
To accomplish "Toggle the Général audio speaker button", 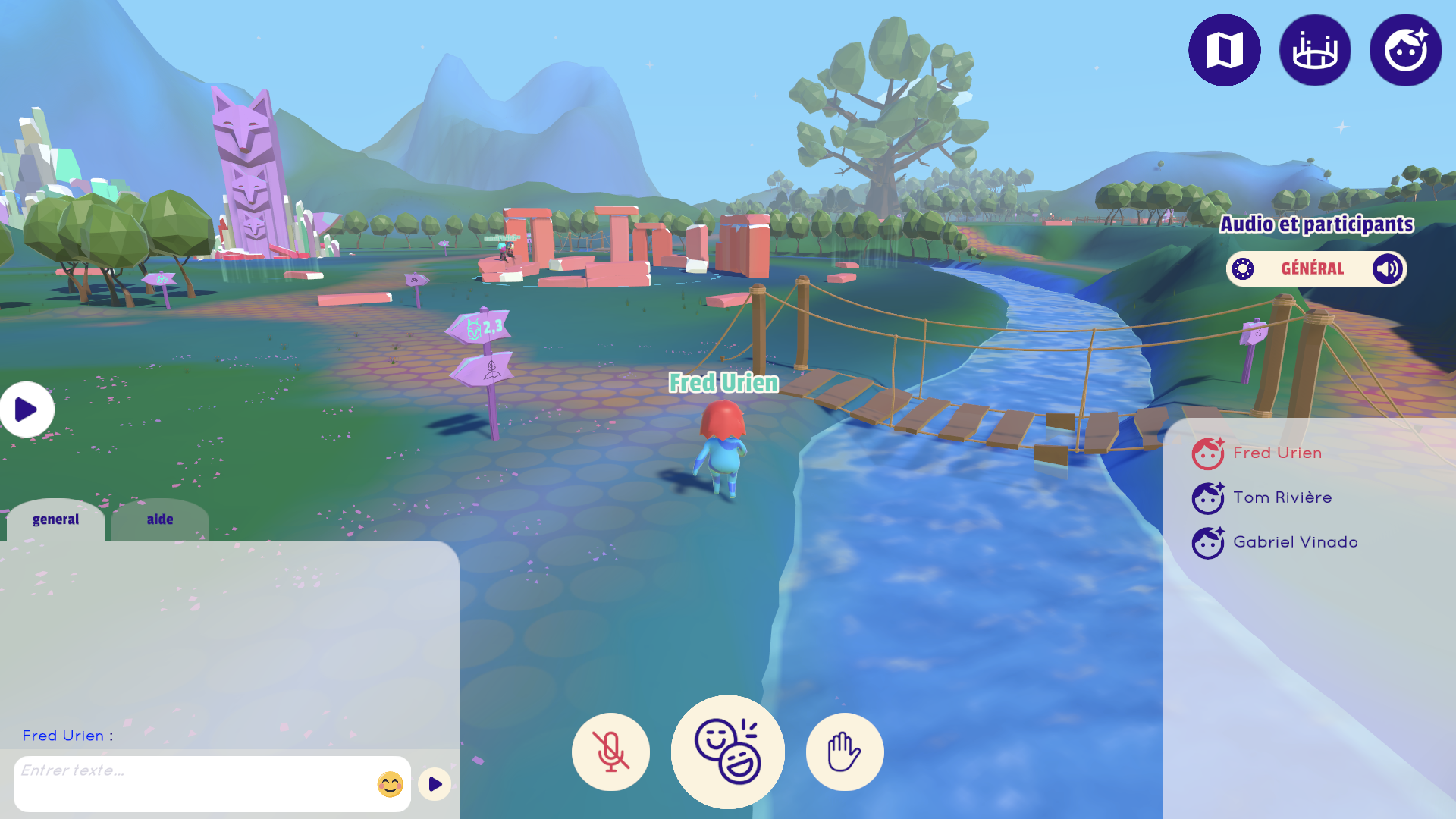I will click(1388, 268).
